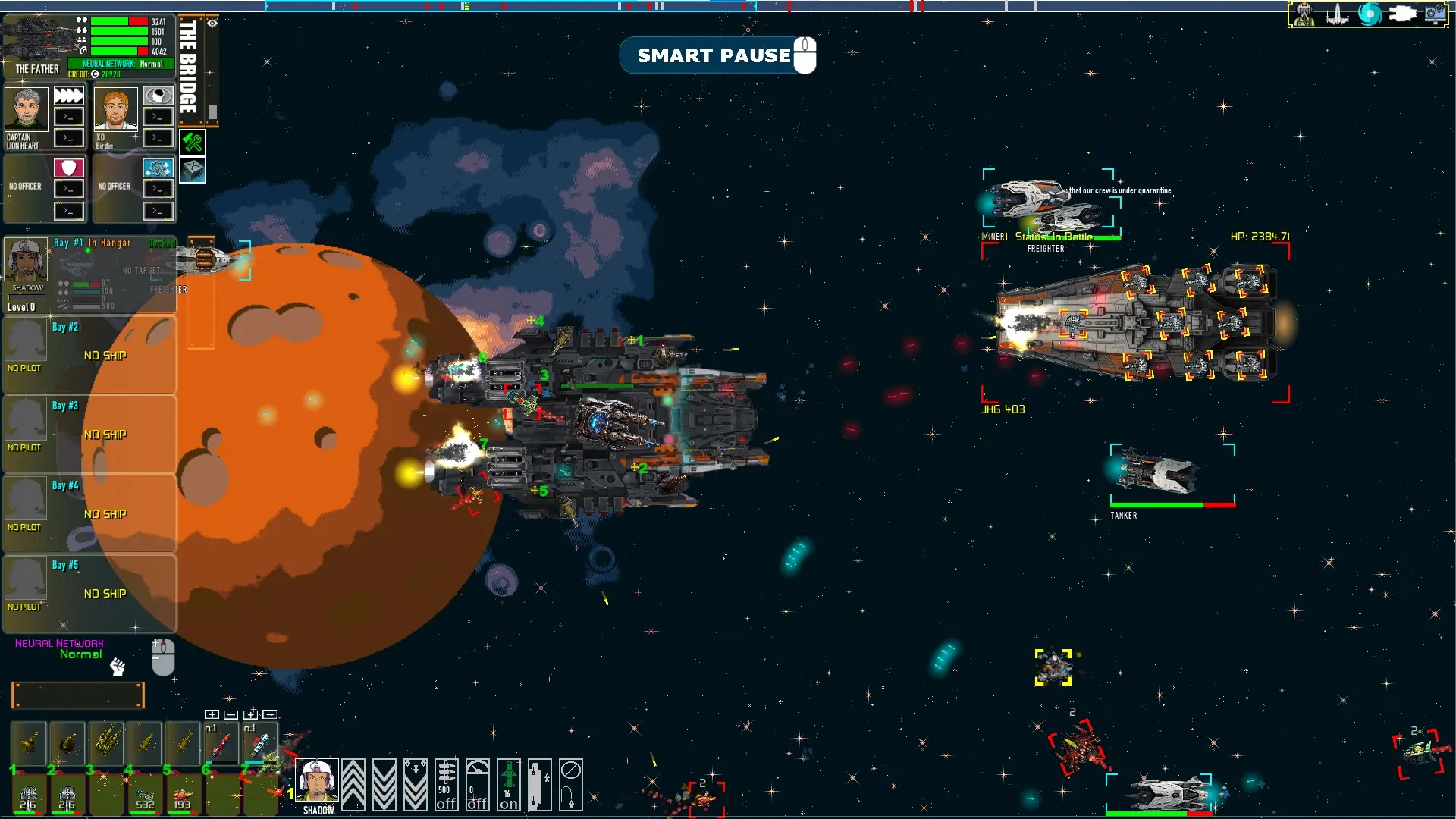Toggle the green missile "16 on" button
This screenshot has width=1456, height=819.
[x=509, y=785]
